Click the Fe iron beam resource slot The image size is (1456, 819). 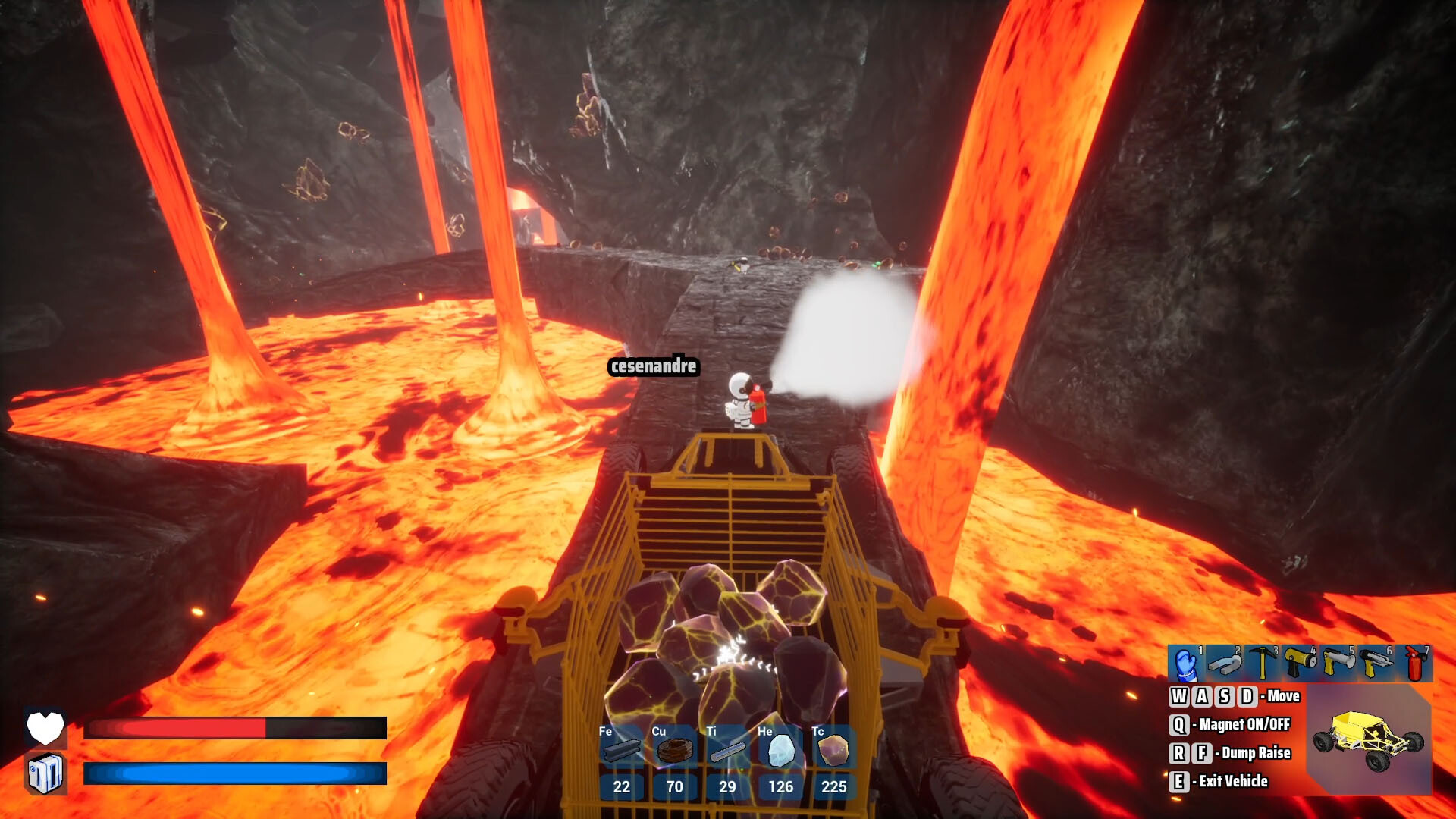click(621, 749)
